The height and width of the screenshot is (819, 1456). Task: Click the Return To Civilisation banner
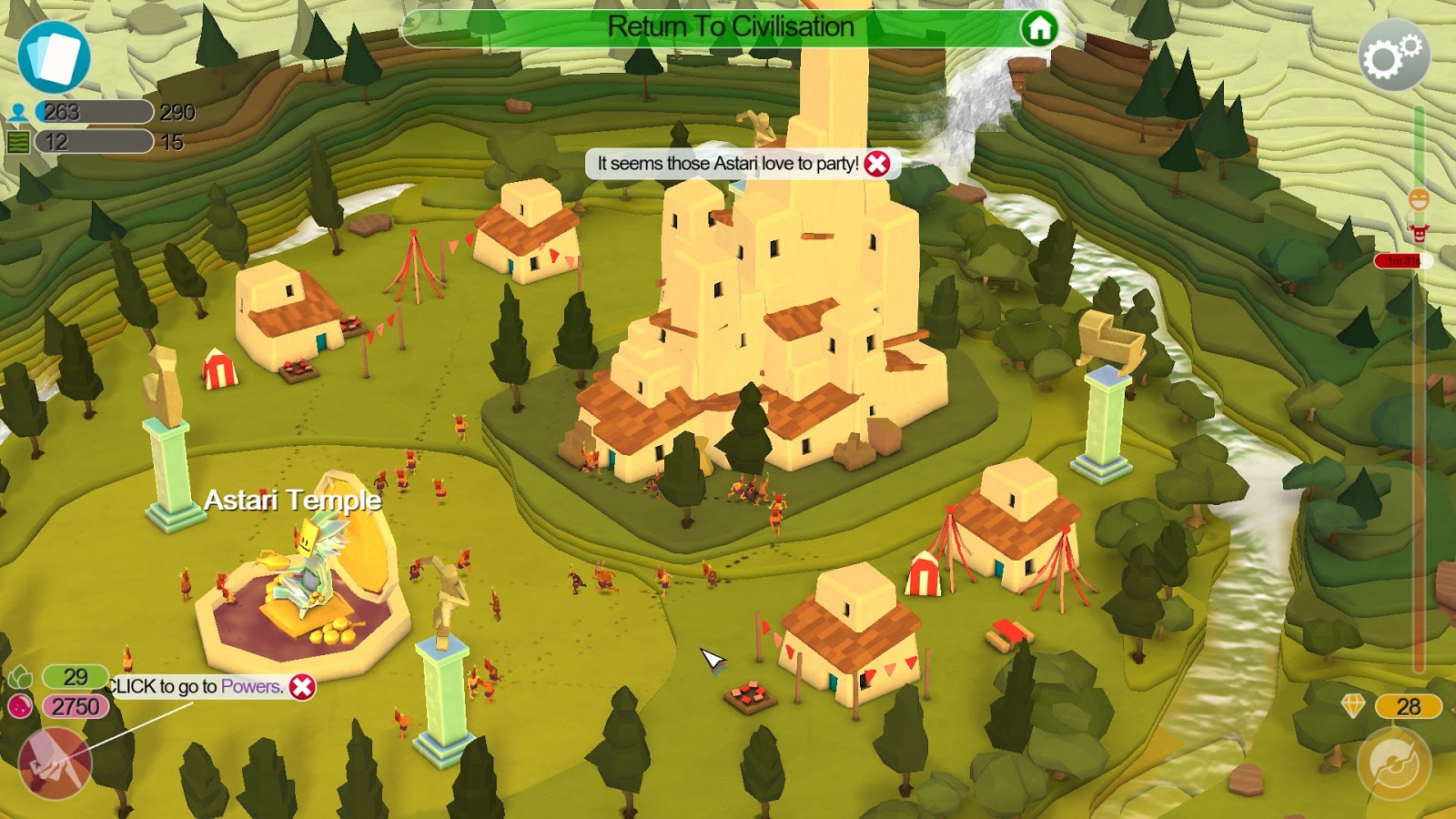pos(728,26)
